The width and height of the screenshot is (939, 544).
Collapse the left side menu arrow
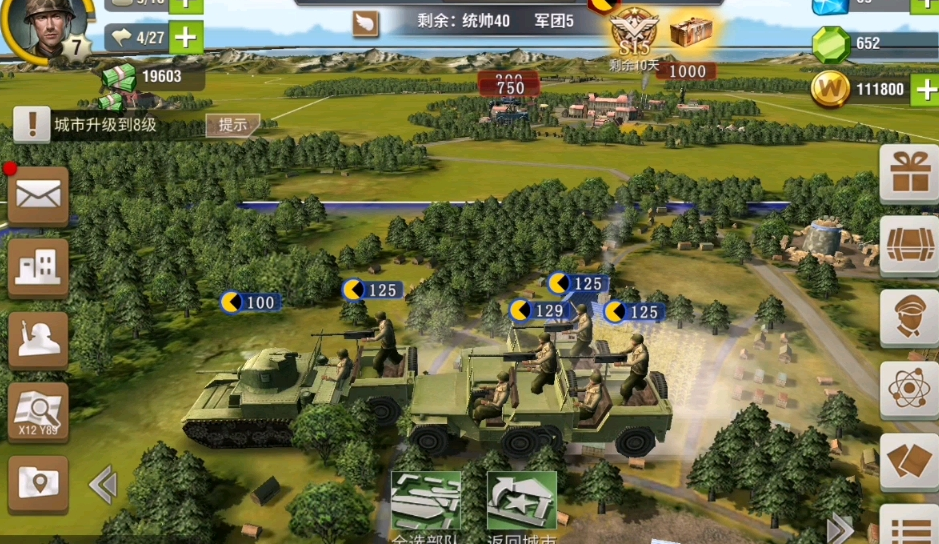[x=102, y=486]
